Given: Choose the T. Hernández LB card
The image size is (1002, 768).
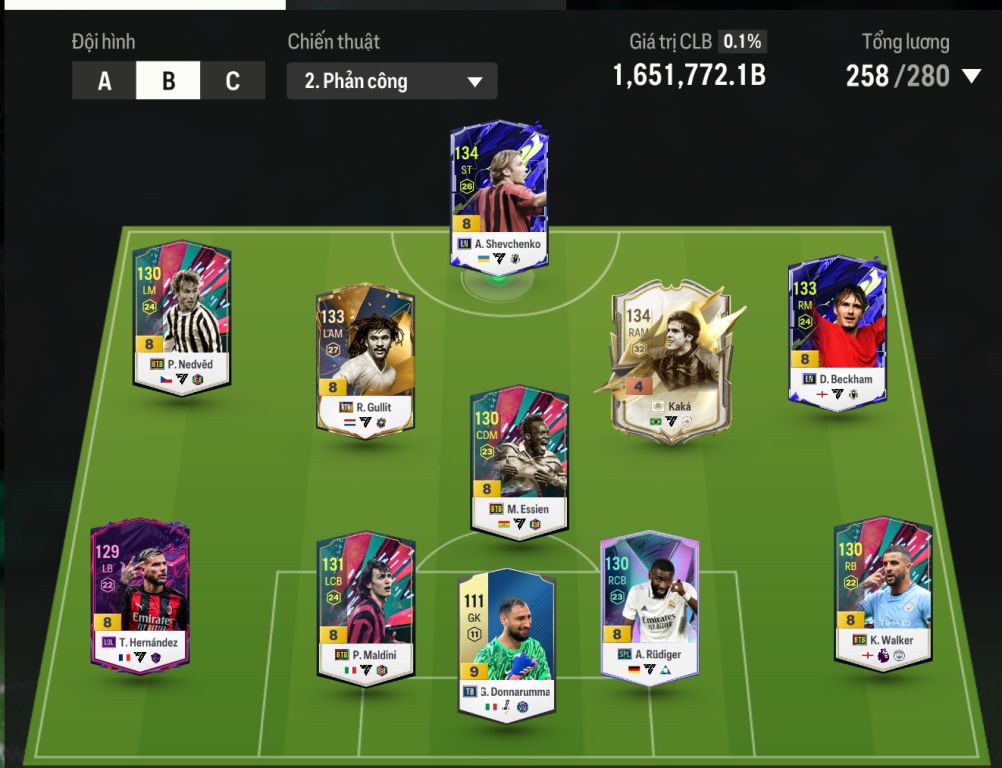Looking at the screenshot, I should point(140,595).
